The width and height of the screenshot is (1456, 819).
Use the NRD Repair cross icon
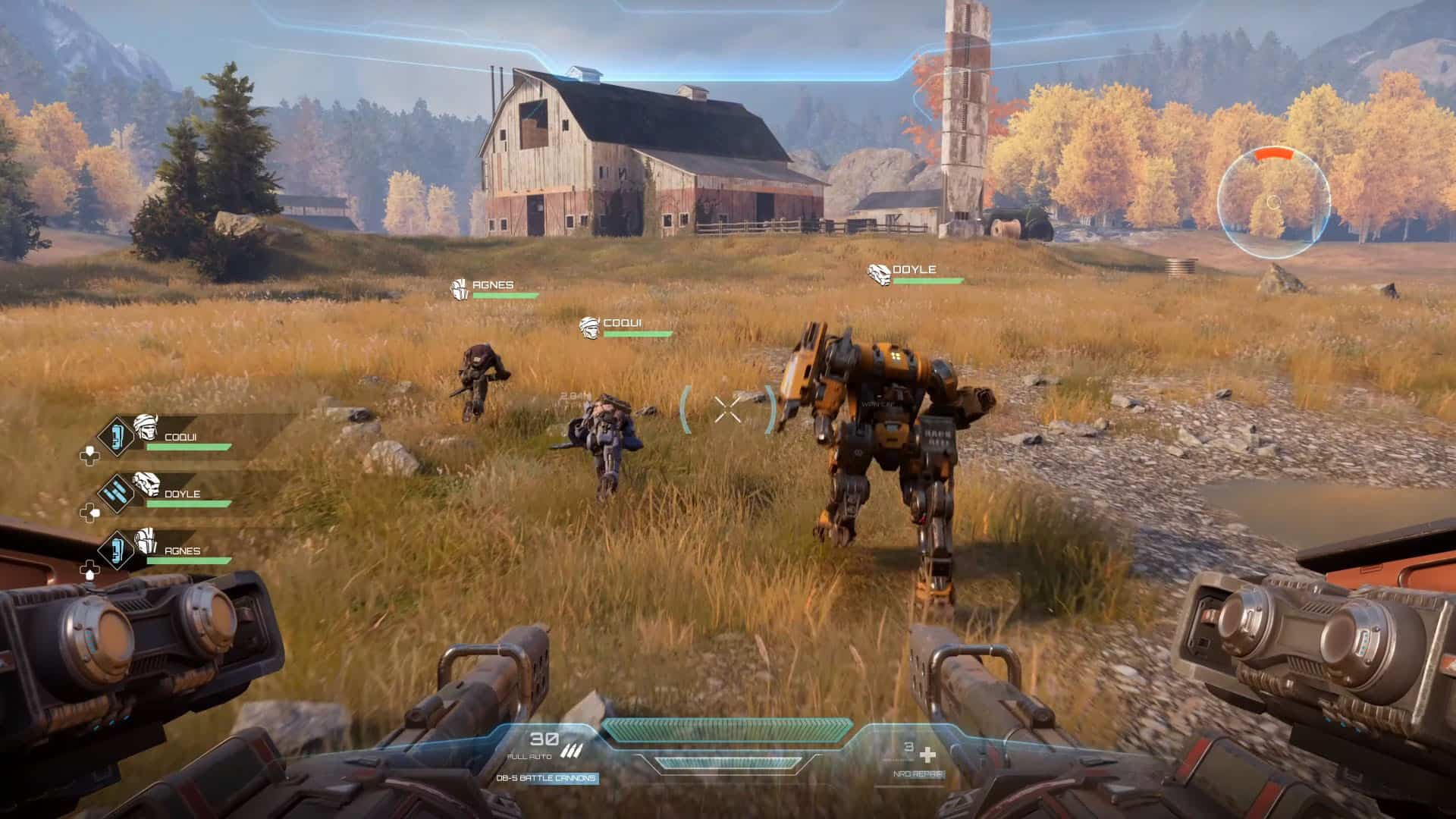[927, 755]
